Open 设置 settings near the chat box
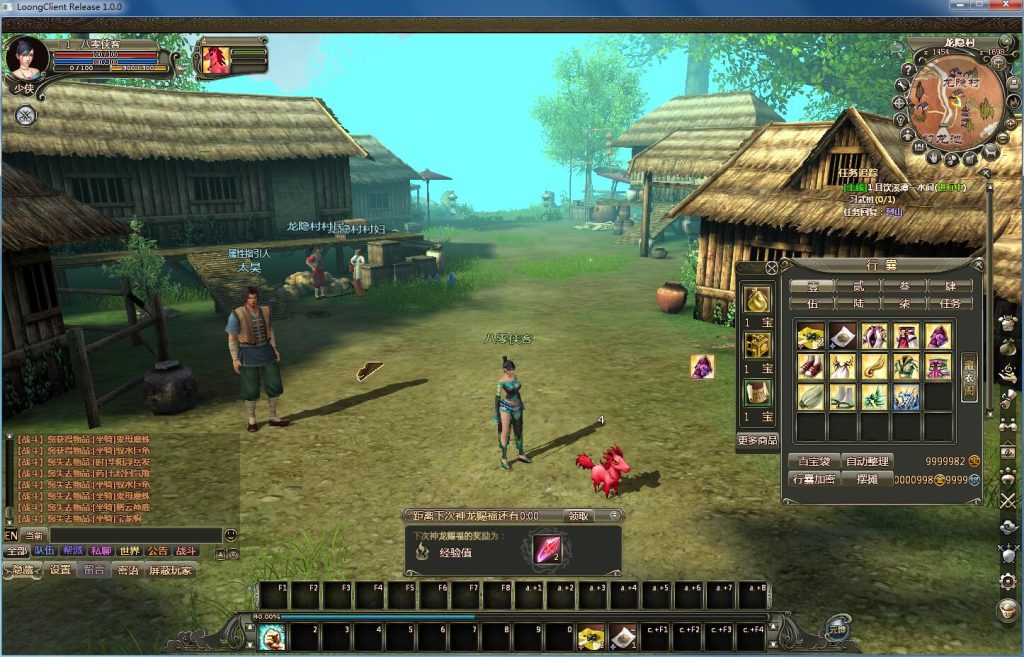Image resolution: width=1024 pixels, height=657 pixels. point(61,570)
